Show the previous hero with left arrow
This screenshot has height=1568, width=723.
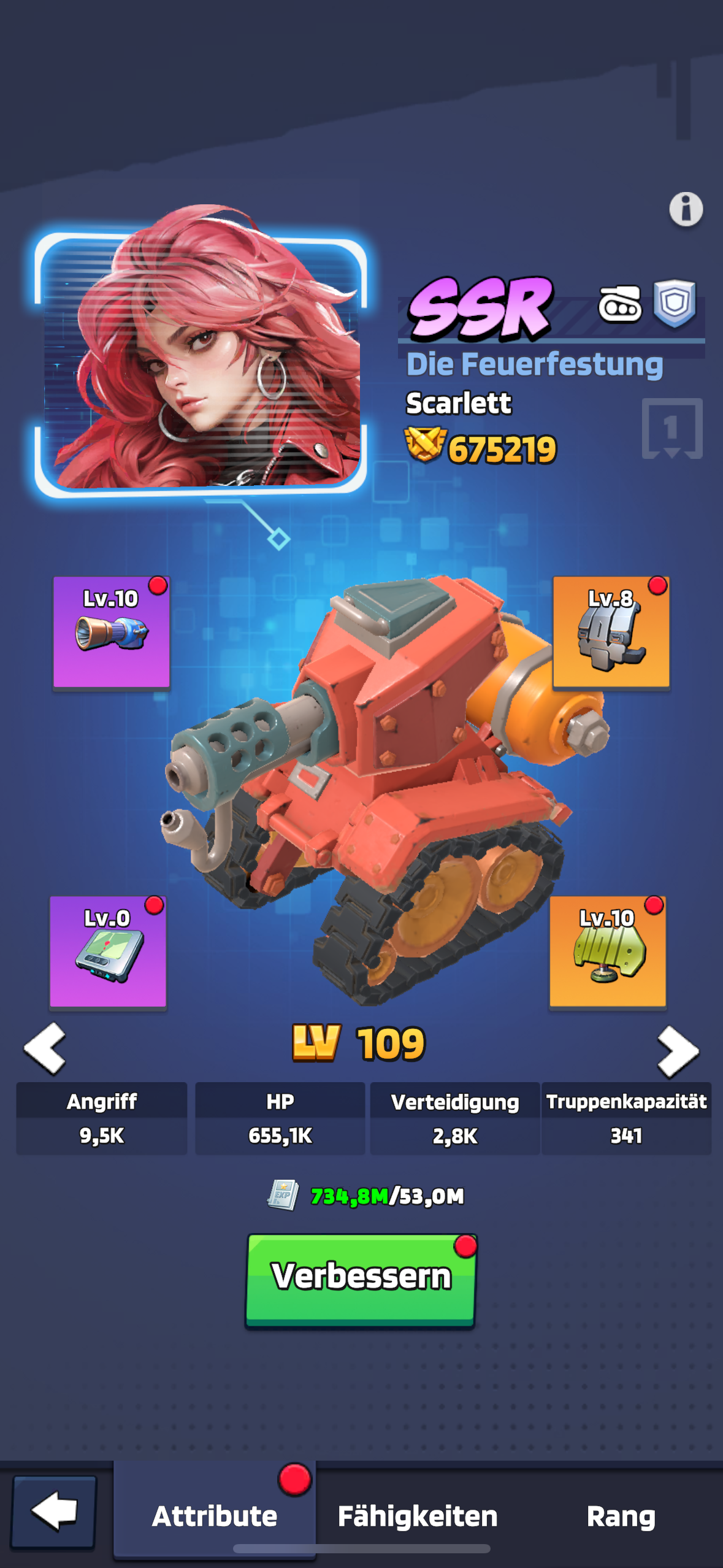(x=45, y=1048)
